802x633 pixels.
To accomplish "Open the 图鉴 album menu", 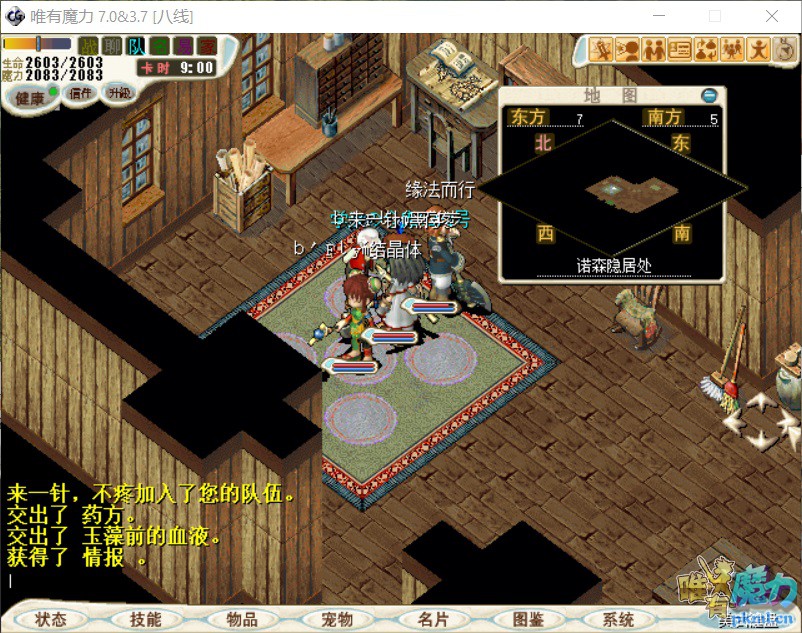I will point(527,619).
